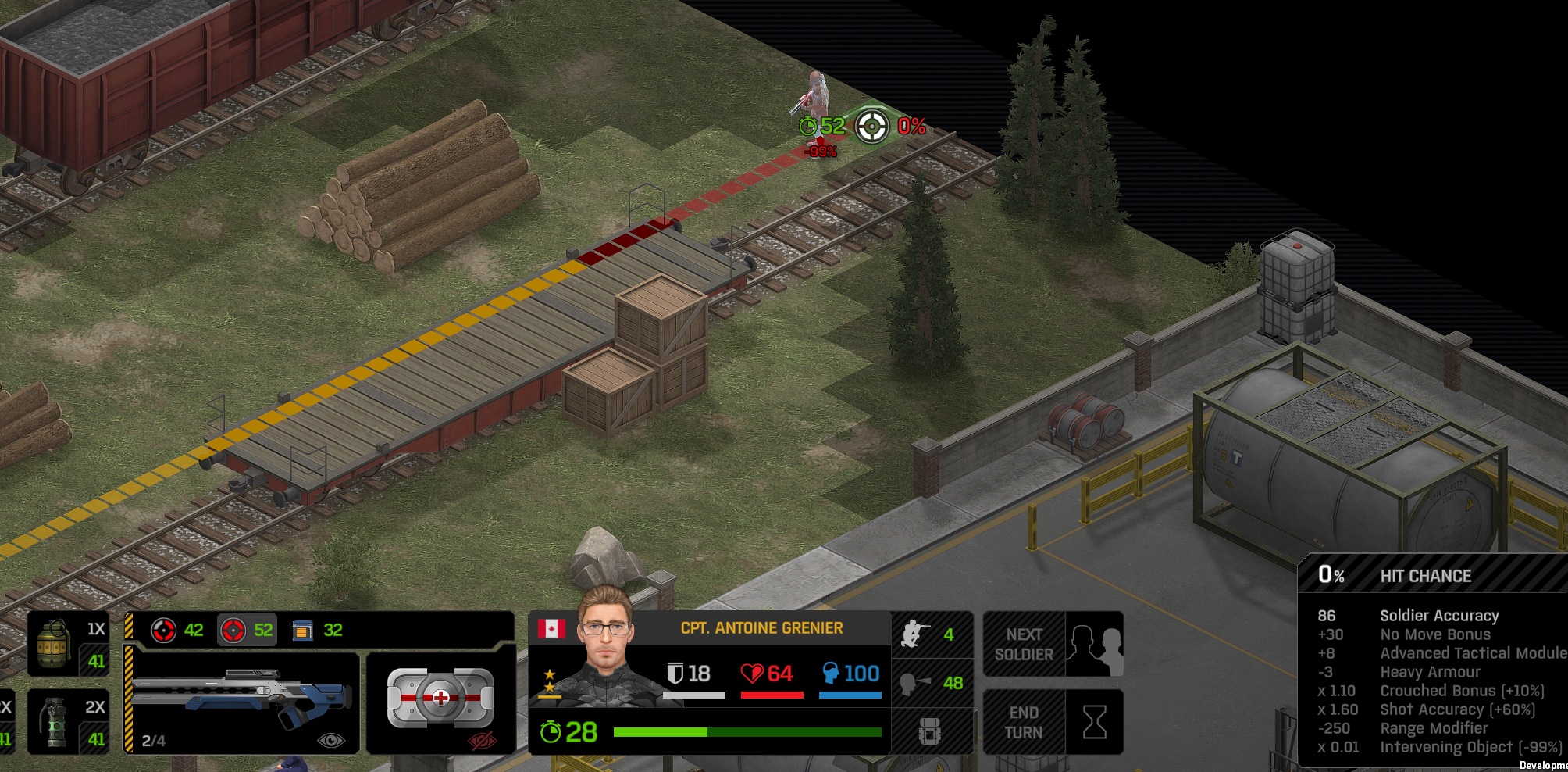Select the medikit item slot
The height and width of the screenshot is (772, 1568).
tap(440, 698)
